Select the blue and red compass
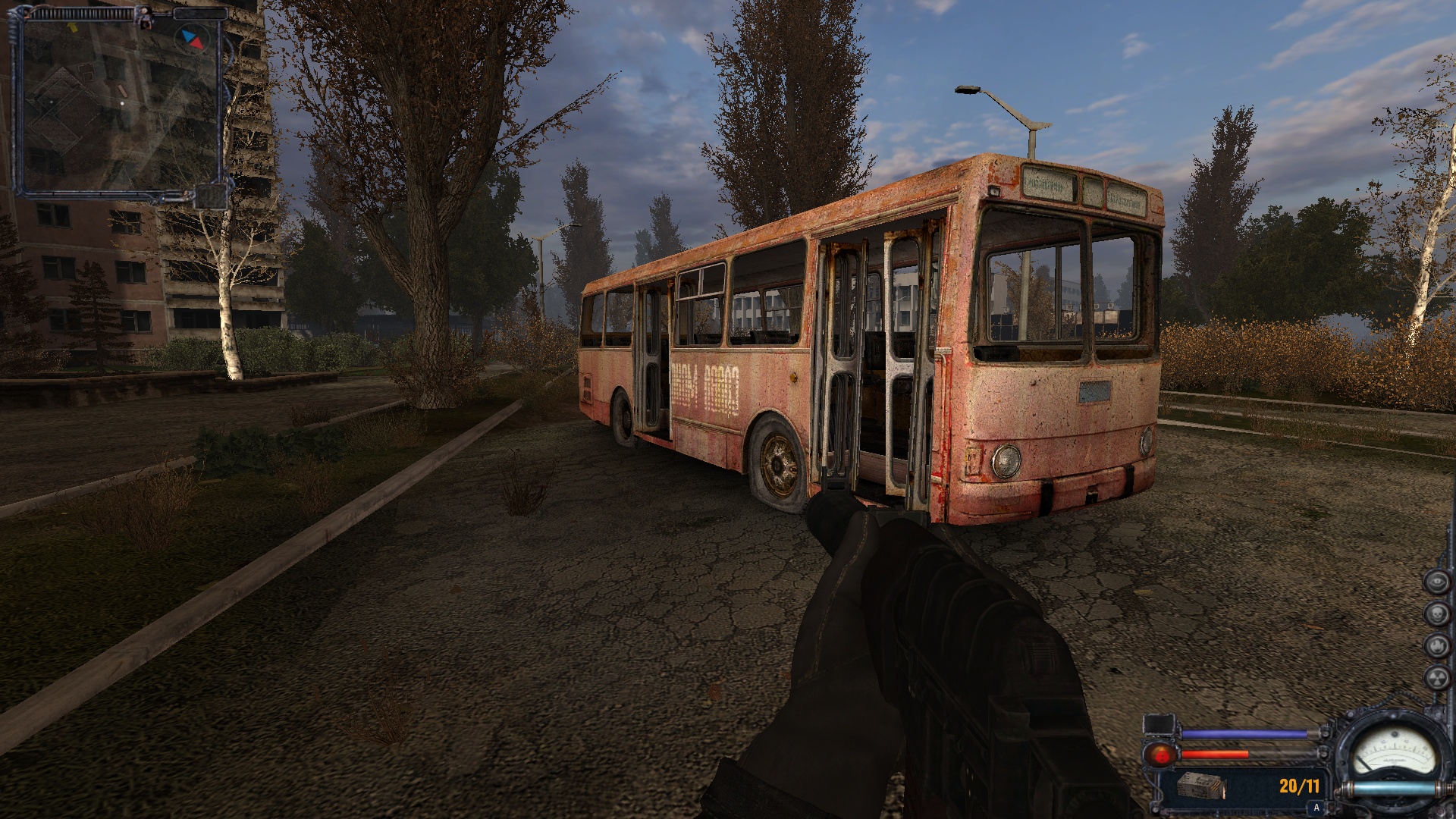Screen dimensions: 1456x819 pyautogui.click(x=191, y=39)
